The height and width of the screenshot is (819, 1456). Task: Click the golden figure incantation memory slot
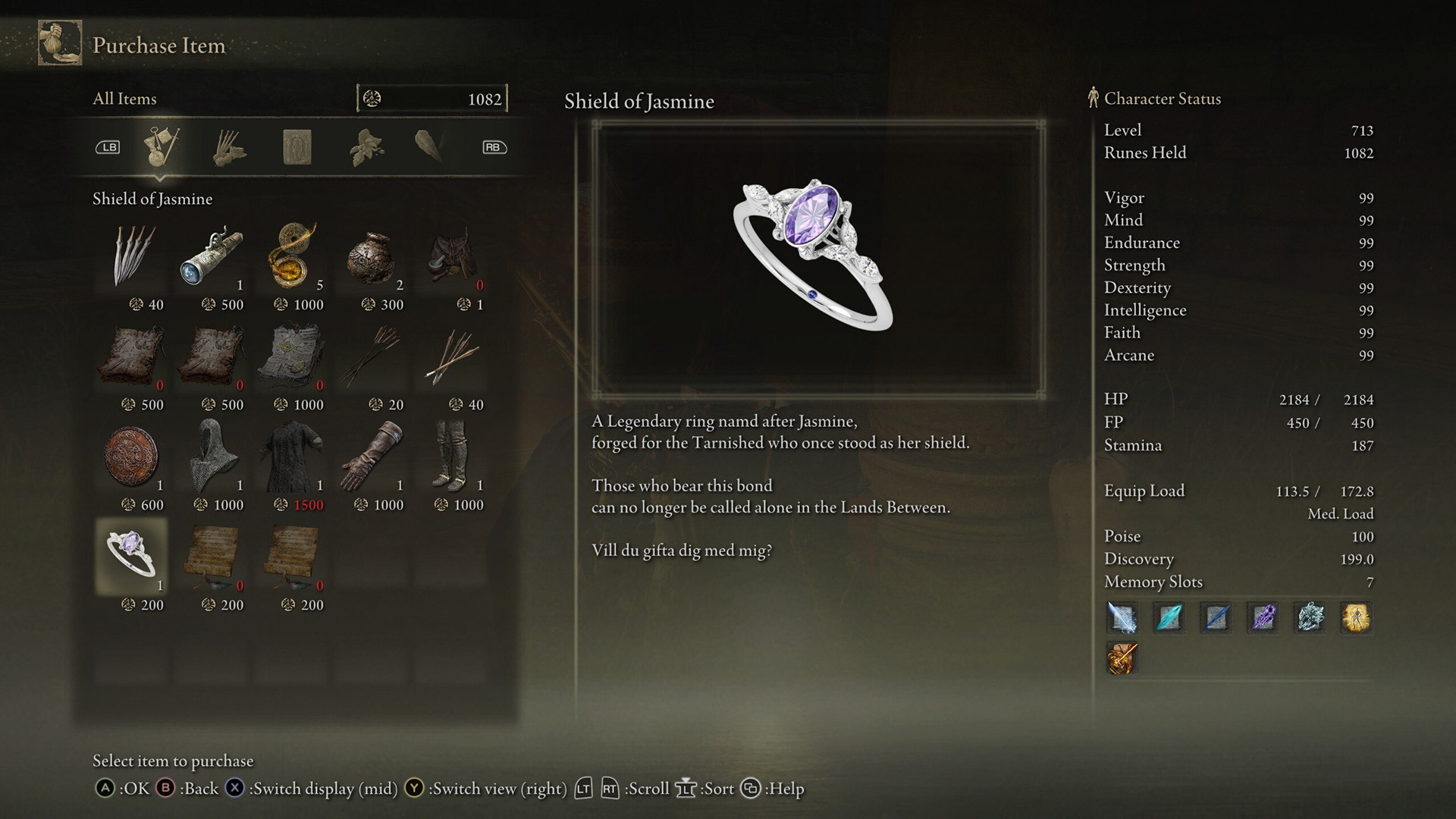tap(1356, 617)
